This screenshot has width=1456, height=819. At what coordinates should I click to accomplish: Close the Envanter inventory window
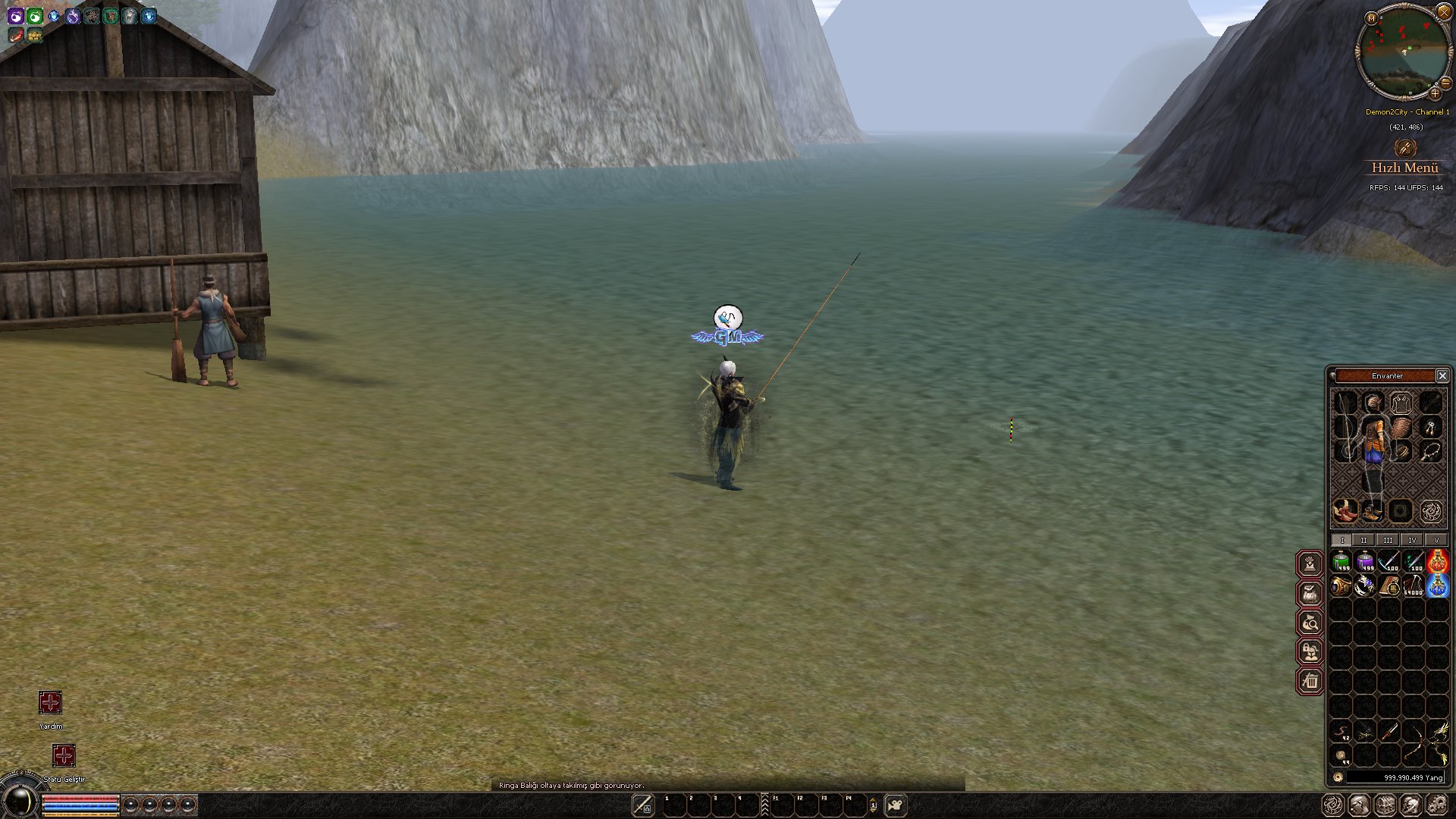(x=1442, y=375)
